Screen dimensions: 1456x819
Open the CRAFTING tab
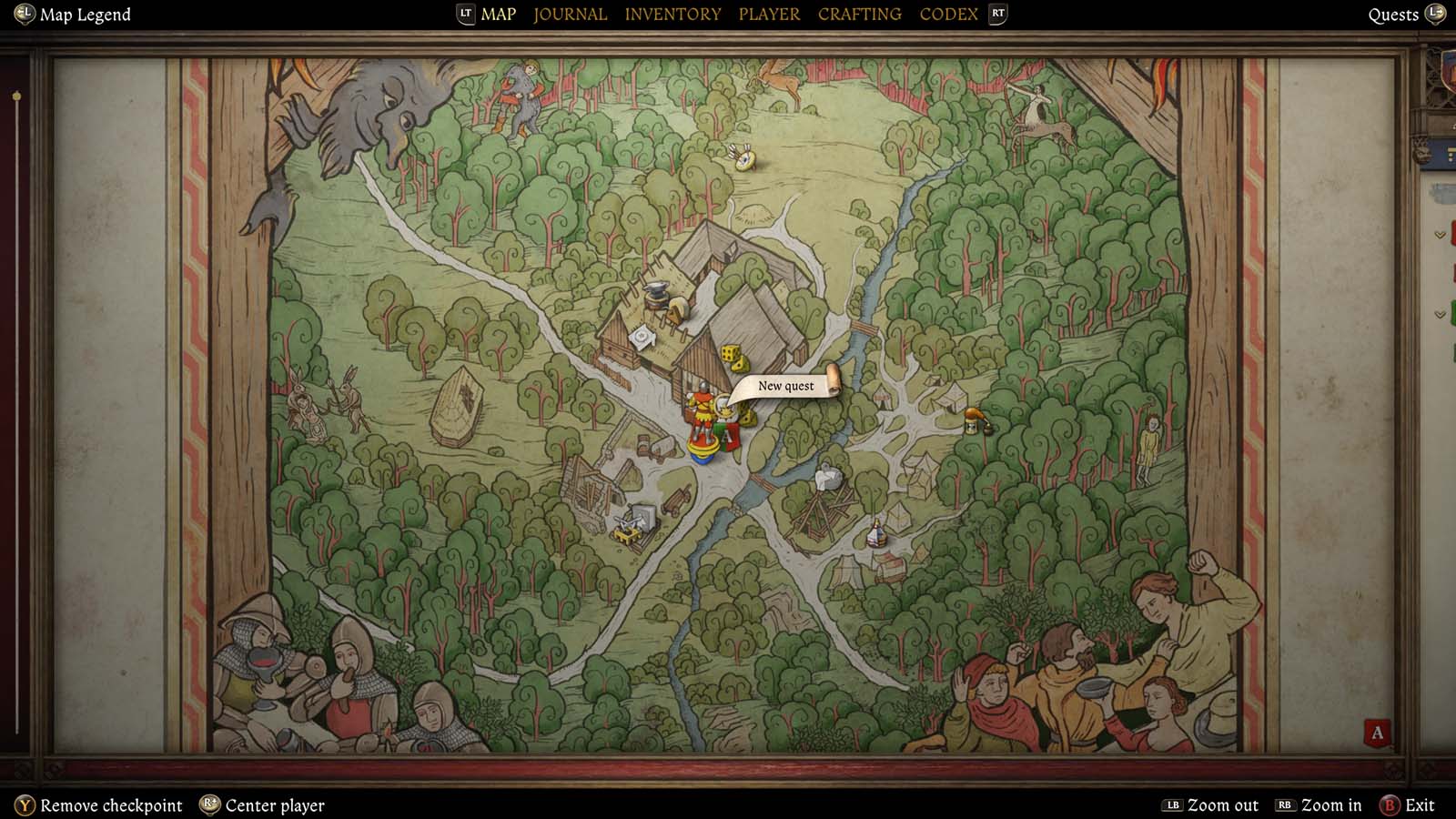click(859, 14)
